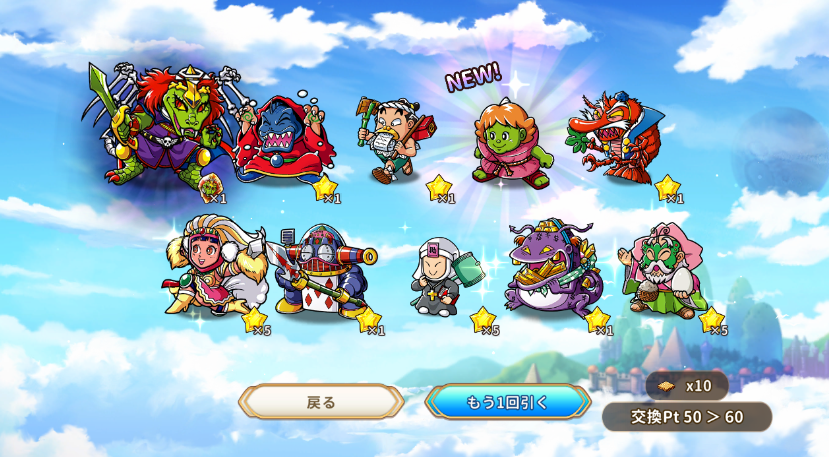Click the 戻る back button
This screenshot has width=829, height=457.
(321, 402)
